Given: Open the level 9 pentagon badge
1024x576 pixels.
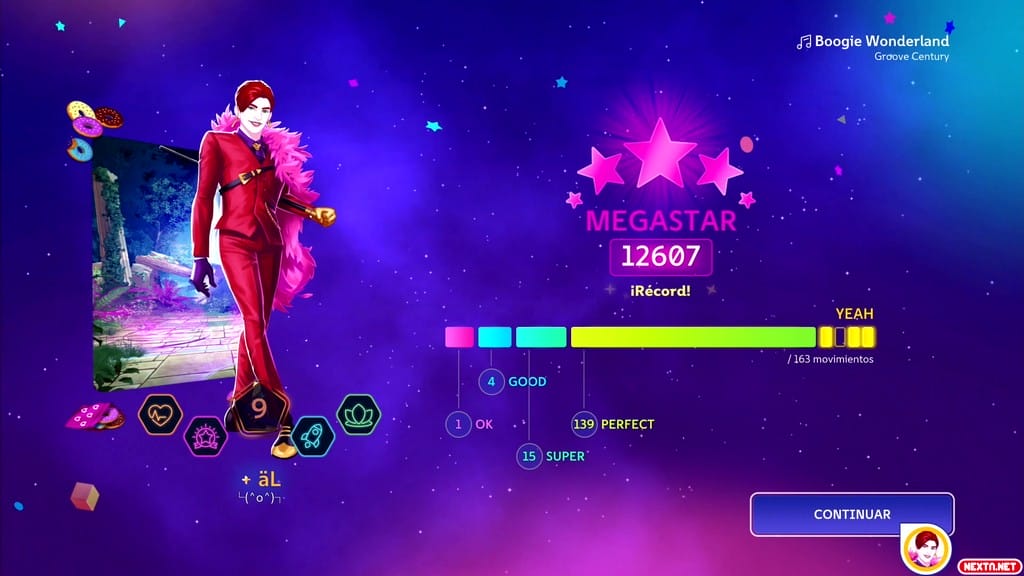Looking at the screenshot, I should click(259, 409).
